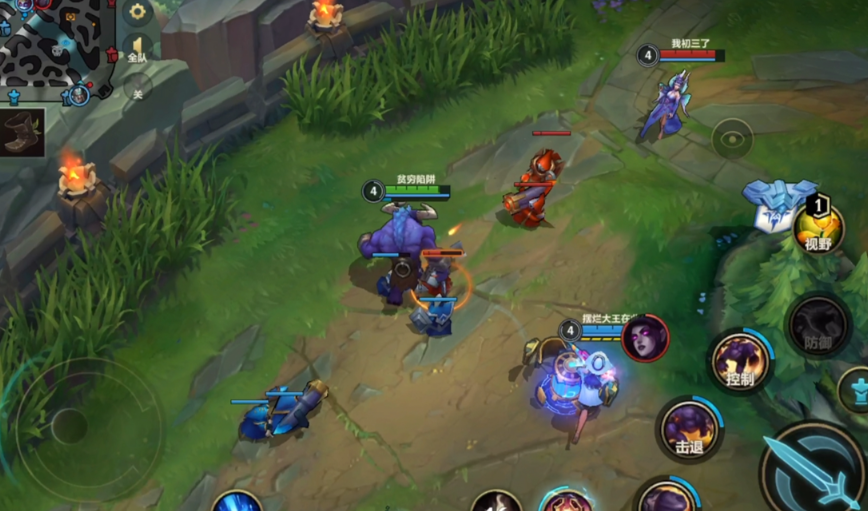This screenshot has height=511, width=868.
Task: Select the boots item slot
Action: coord(22,132)
